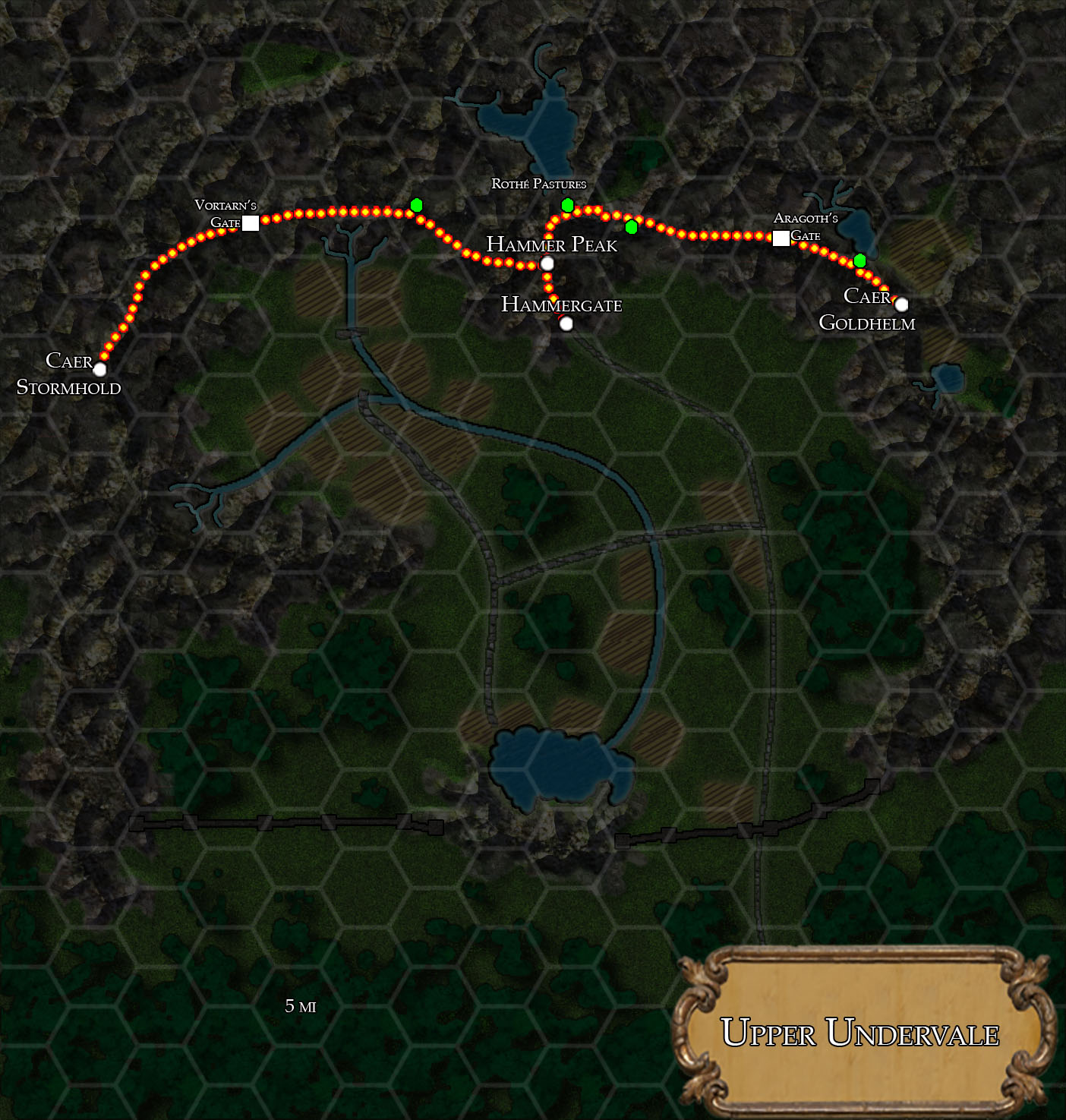Select the Hammergate white circle marker

click(566, 324)
